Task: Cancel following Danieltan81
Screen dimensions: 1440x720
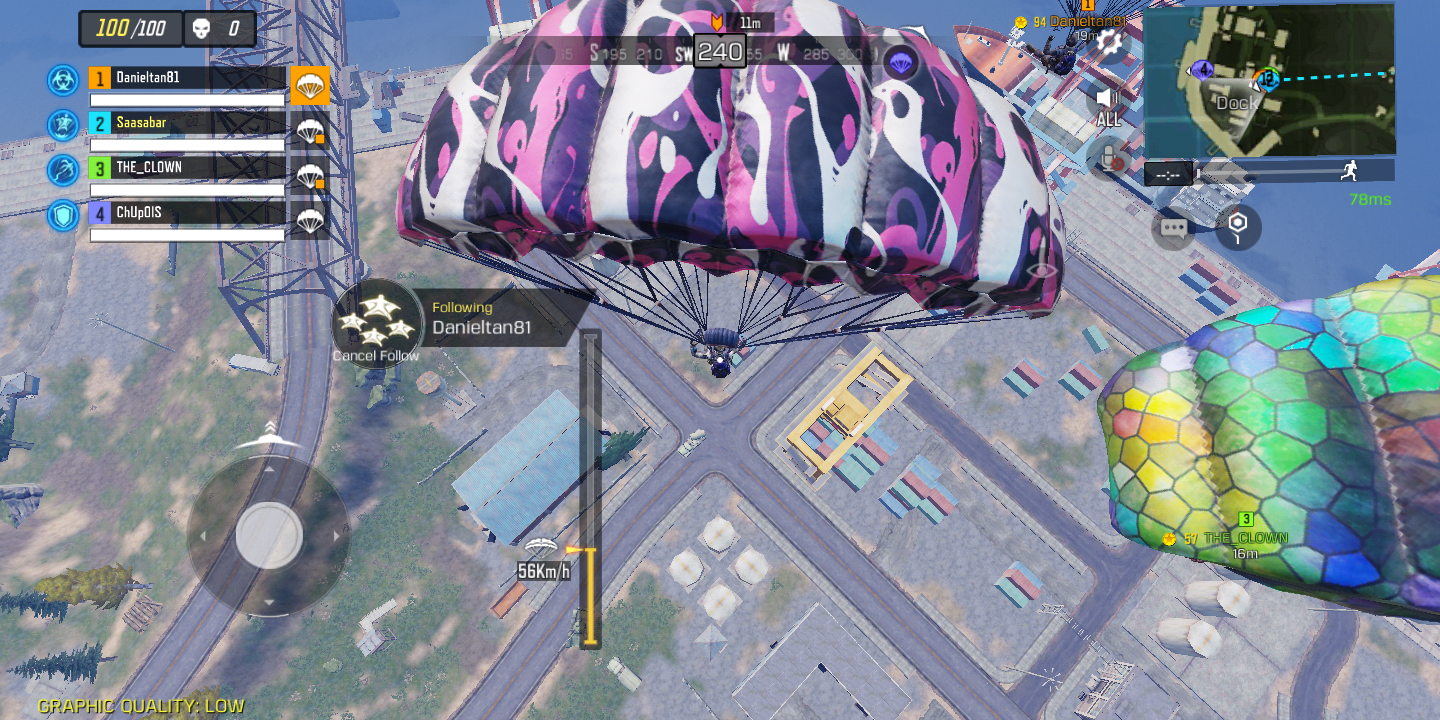Action: (376, 323)
